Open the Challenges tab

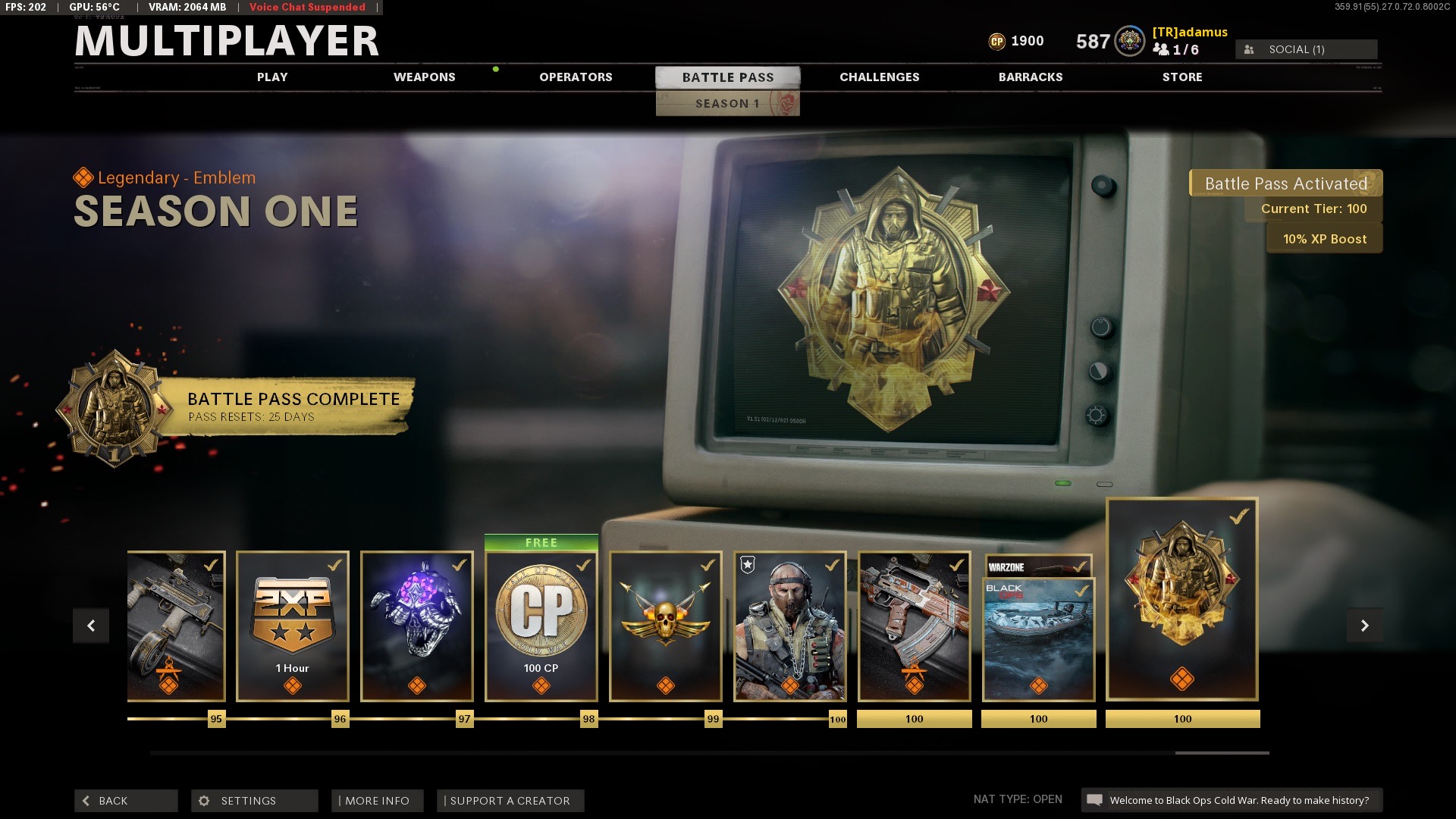coord(879,77)
